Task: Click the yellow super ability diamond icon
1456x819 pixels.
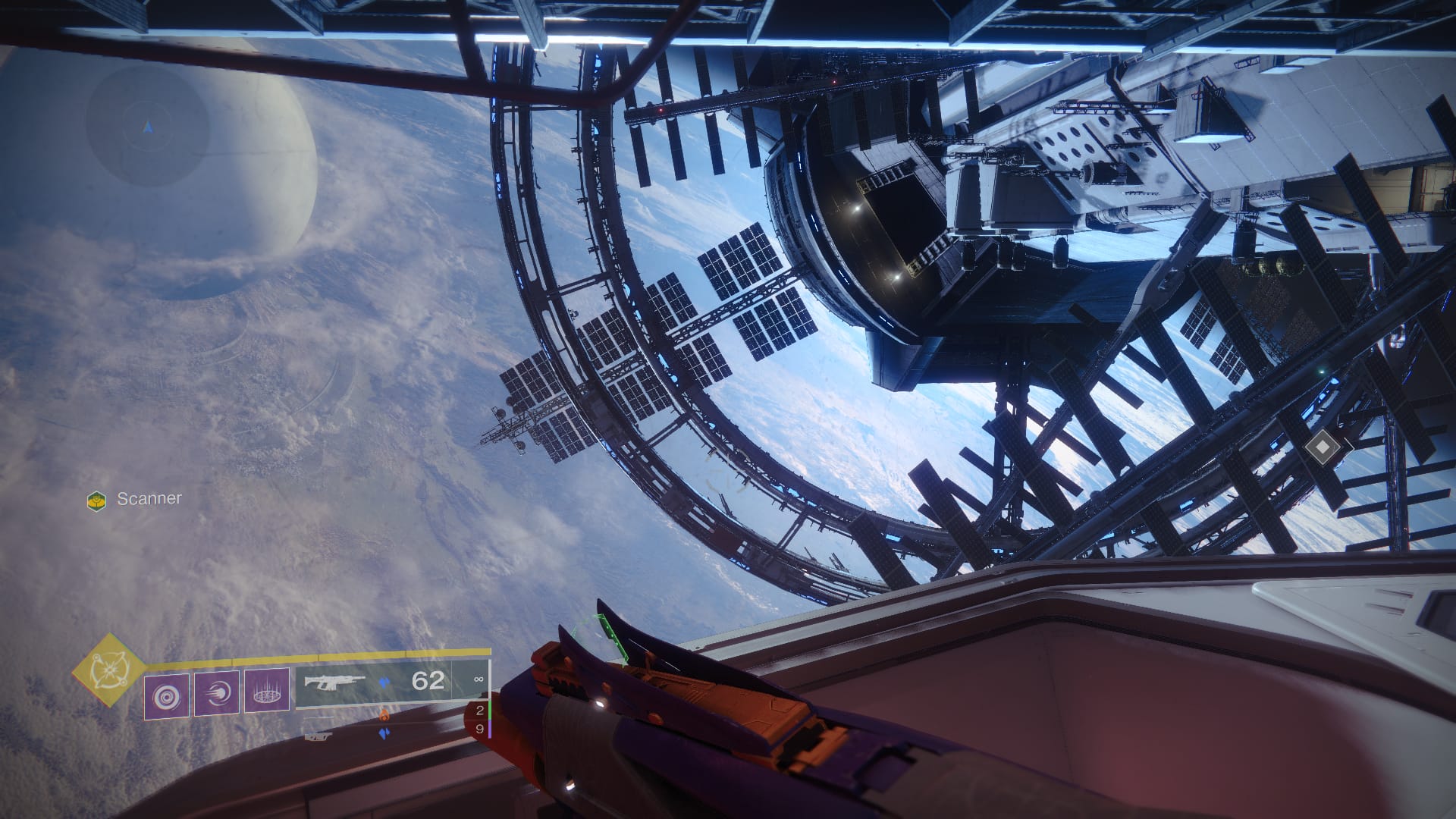Action: pos(109,671)
